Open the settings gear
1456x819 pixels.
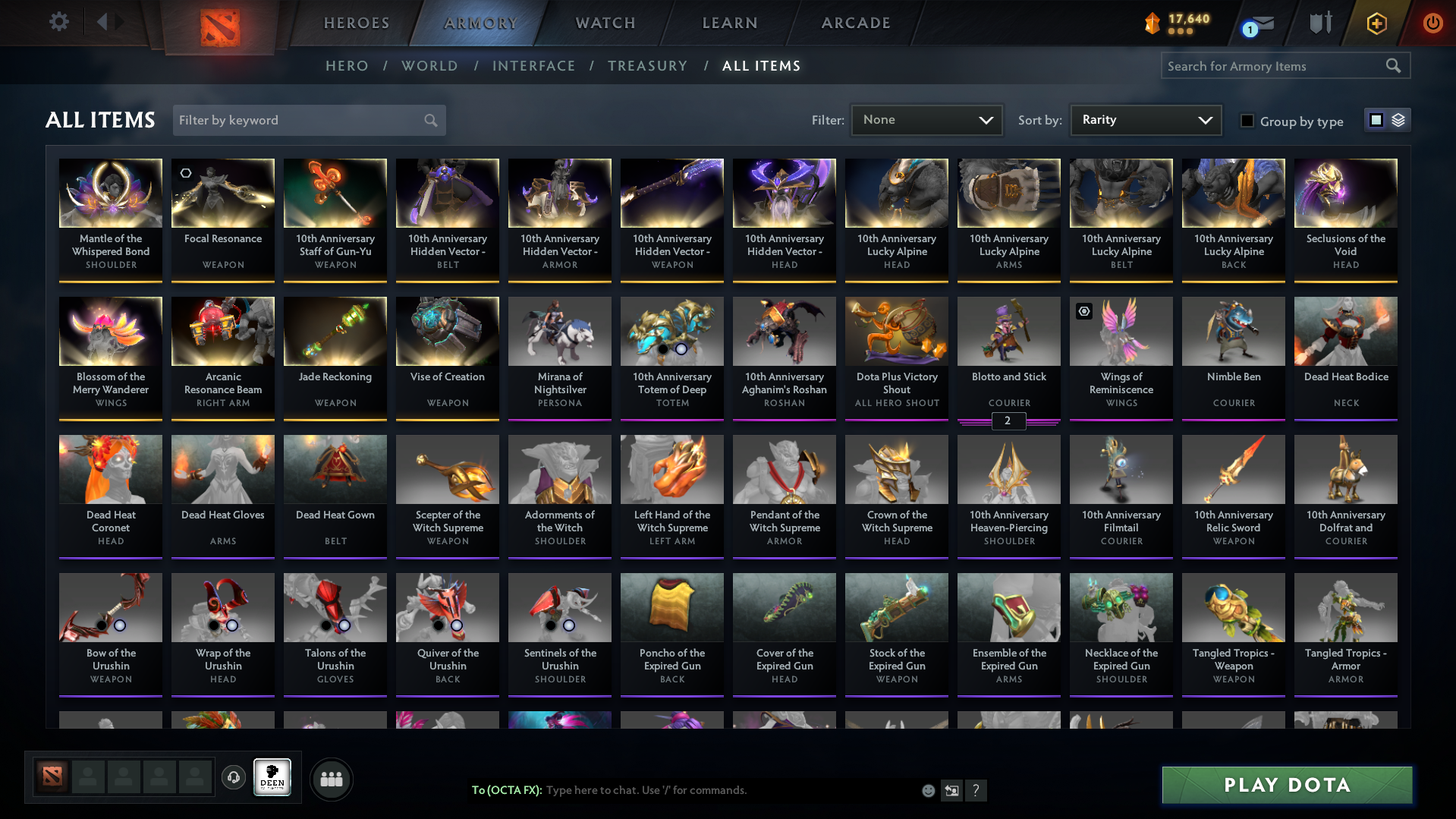tap(58, 22)
